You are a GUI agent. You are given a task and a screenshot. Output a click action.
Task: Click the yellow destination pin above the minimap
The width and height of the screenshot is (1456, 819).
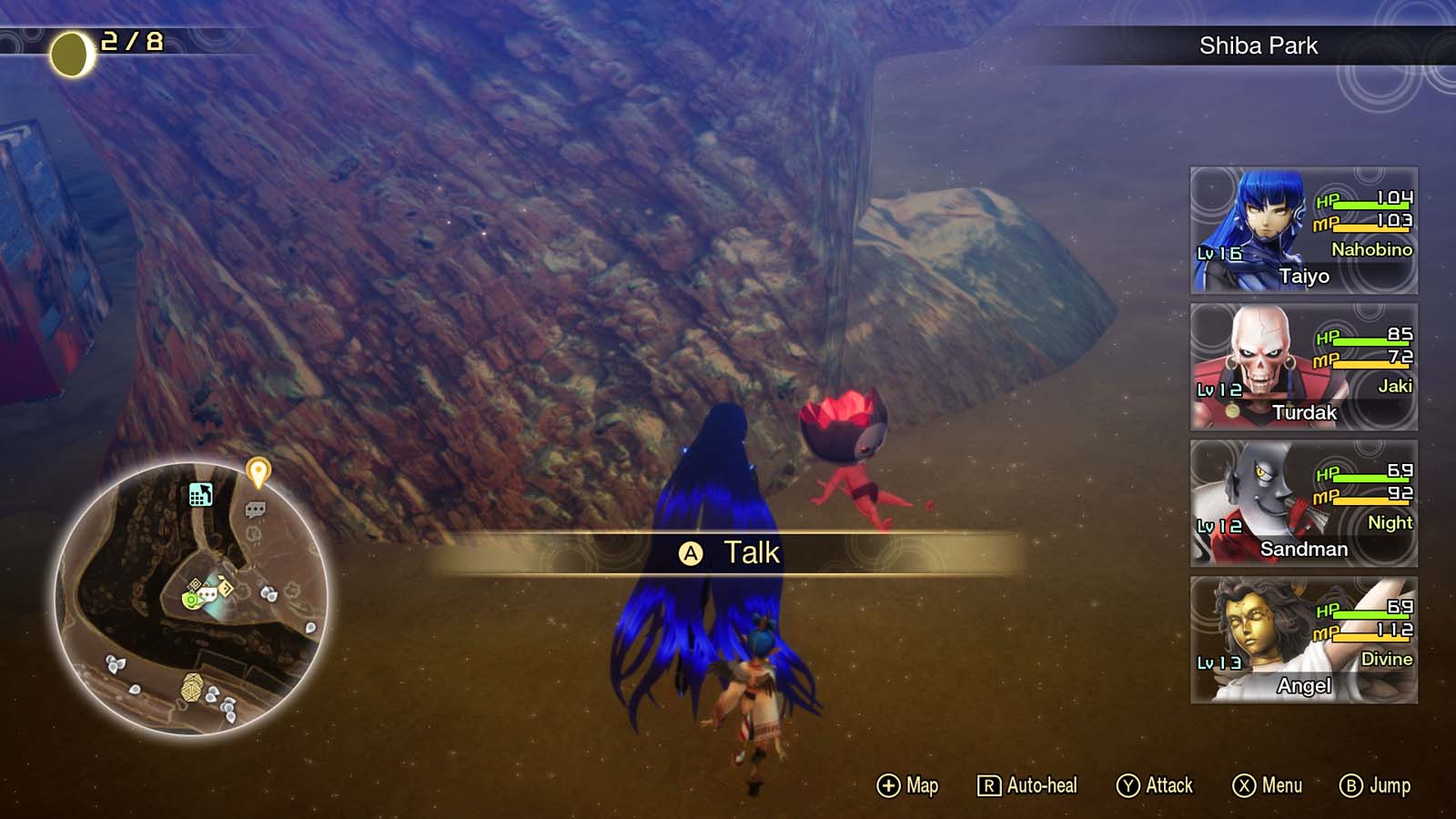pos(258,470)
